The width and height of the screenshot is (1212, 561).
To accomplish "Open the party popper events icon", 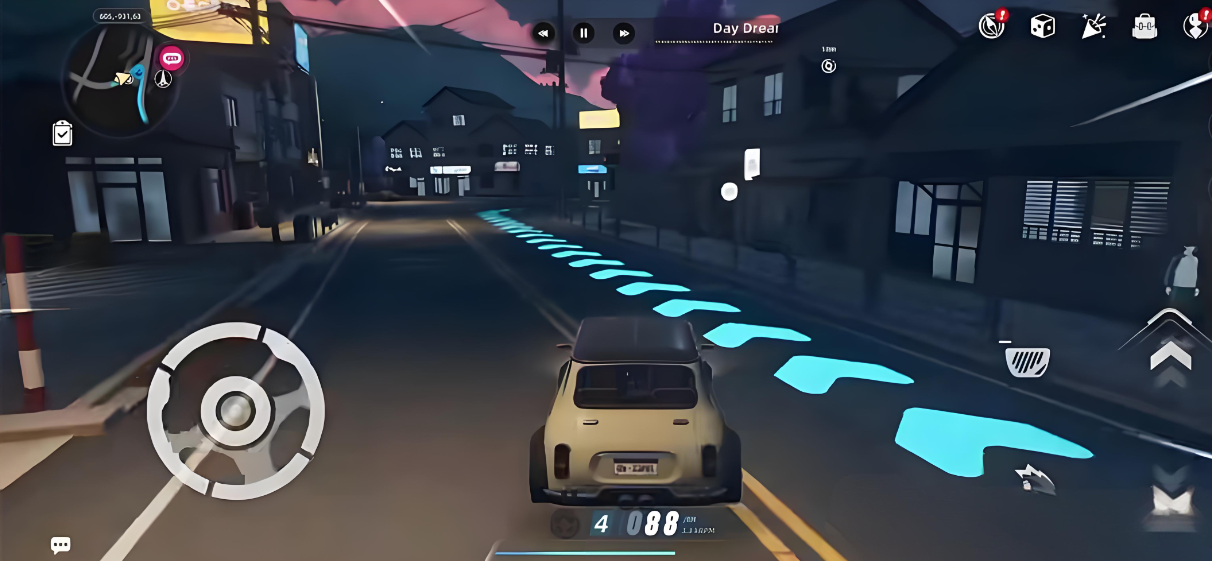I will coord(1093,26).
